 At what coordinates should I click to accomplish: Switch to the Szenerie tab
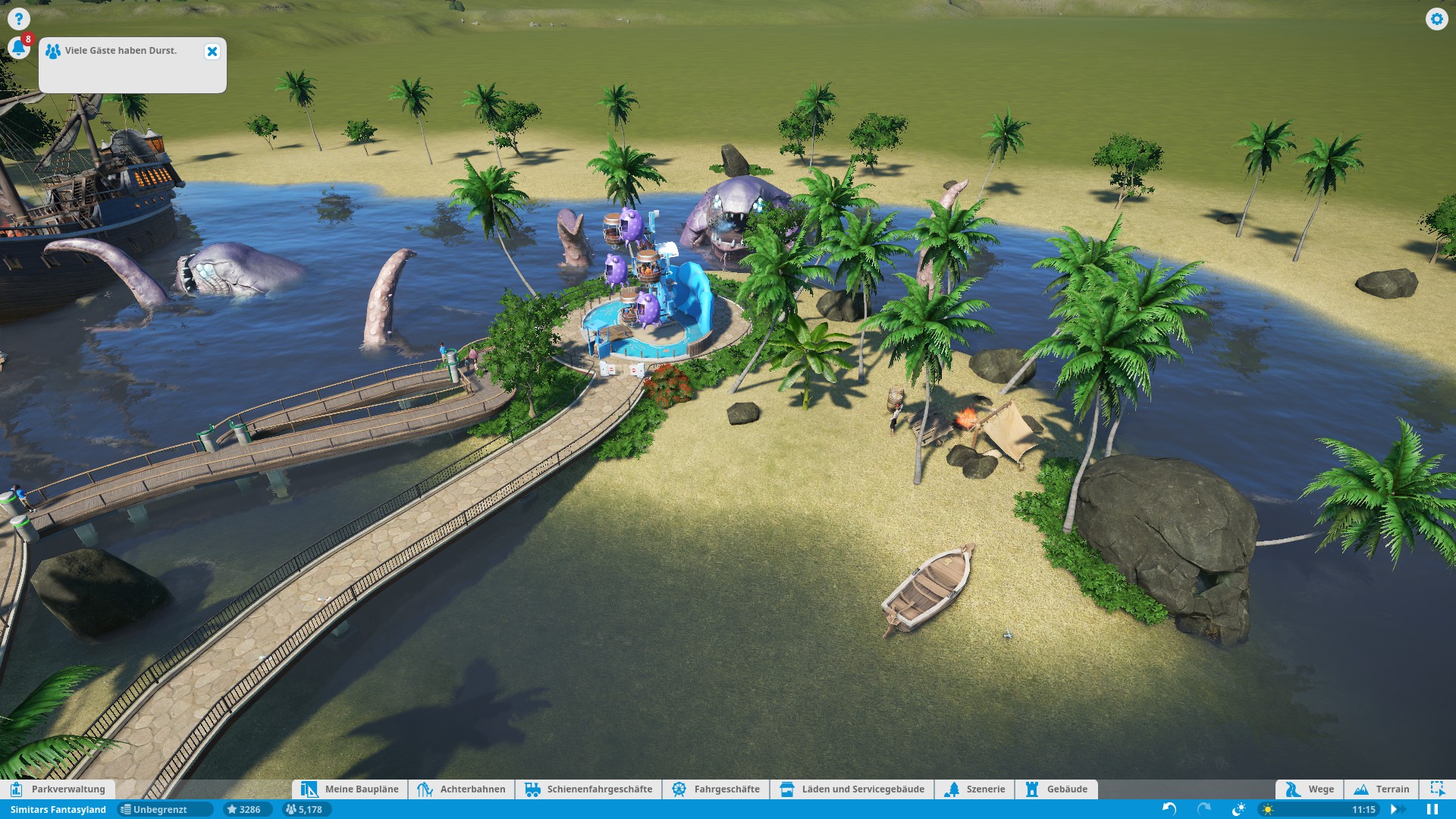(975, 789)
